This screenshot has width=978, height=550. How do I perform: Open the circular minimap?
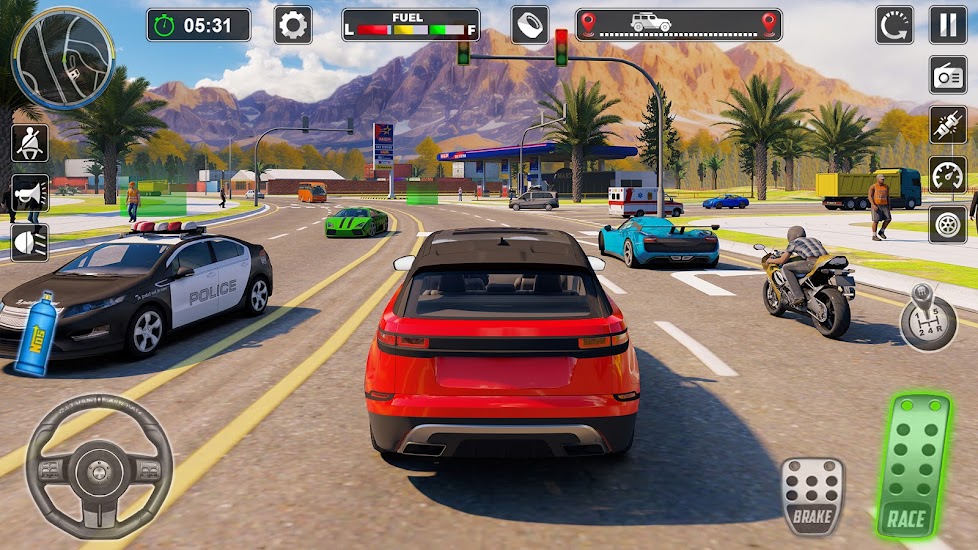coord(62,57)
